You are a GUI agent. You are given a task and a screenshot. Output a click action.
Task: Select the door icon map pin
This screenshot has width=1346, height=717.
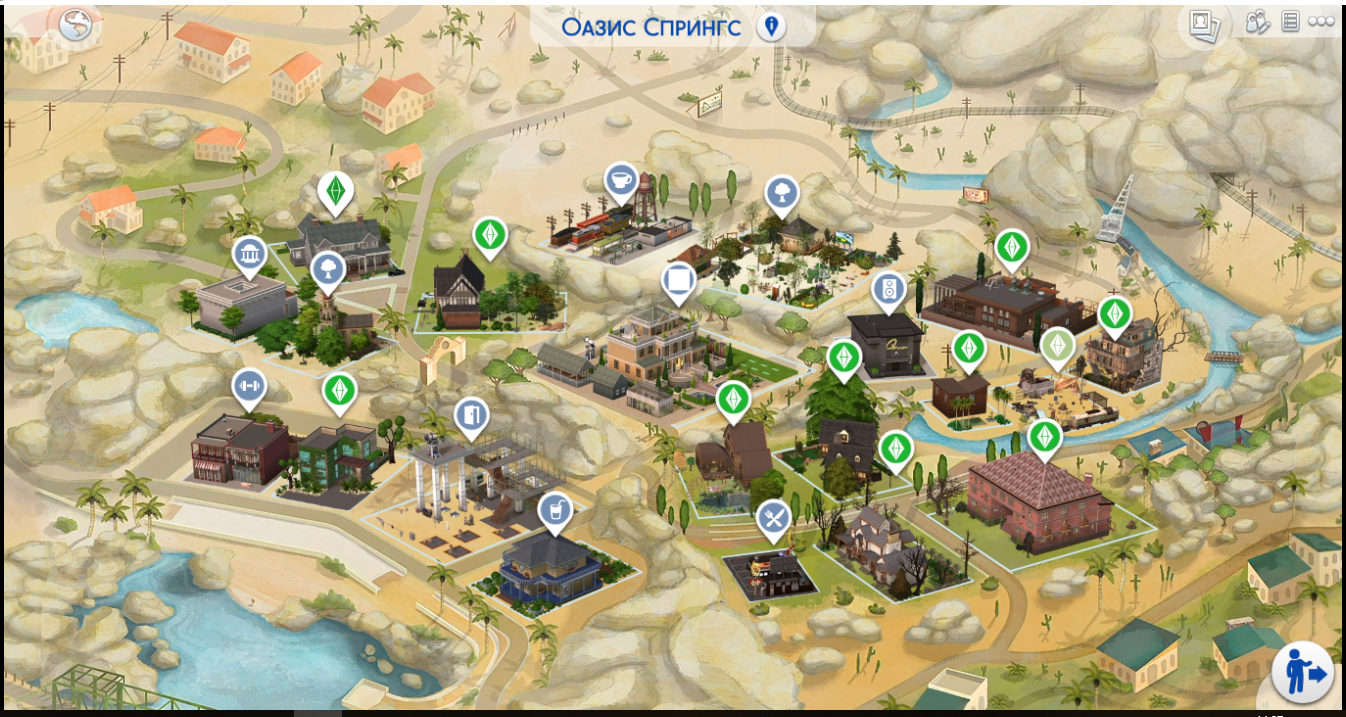coord(470,416)
